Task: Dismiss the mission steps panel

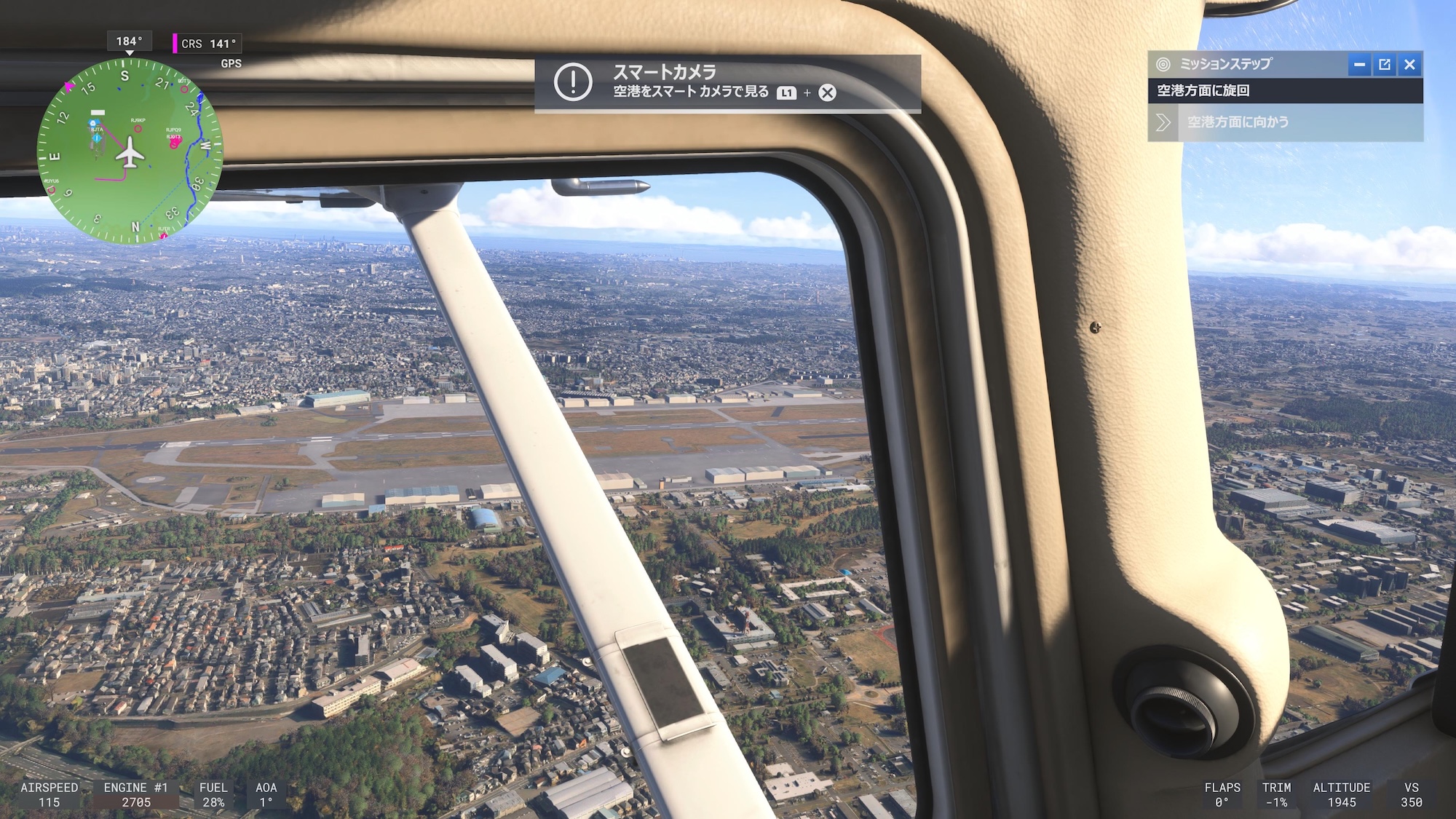Action: point(1411,65)
